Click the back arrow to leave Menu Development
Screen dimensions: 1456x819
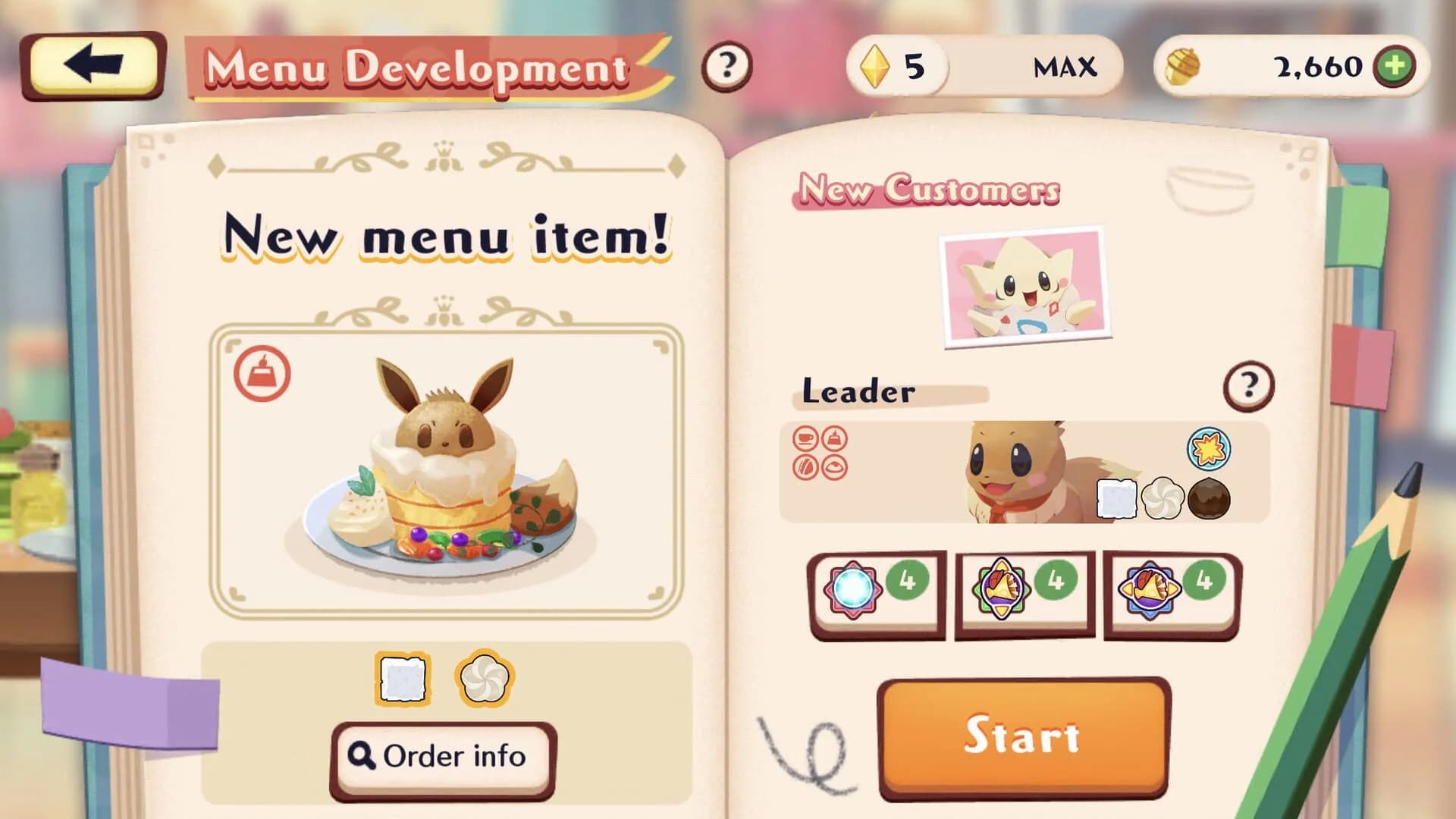pyautogui.click(x=89, y=67)
